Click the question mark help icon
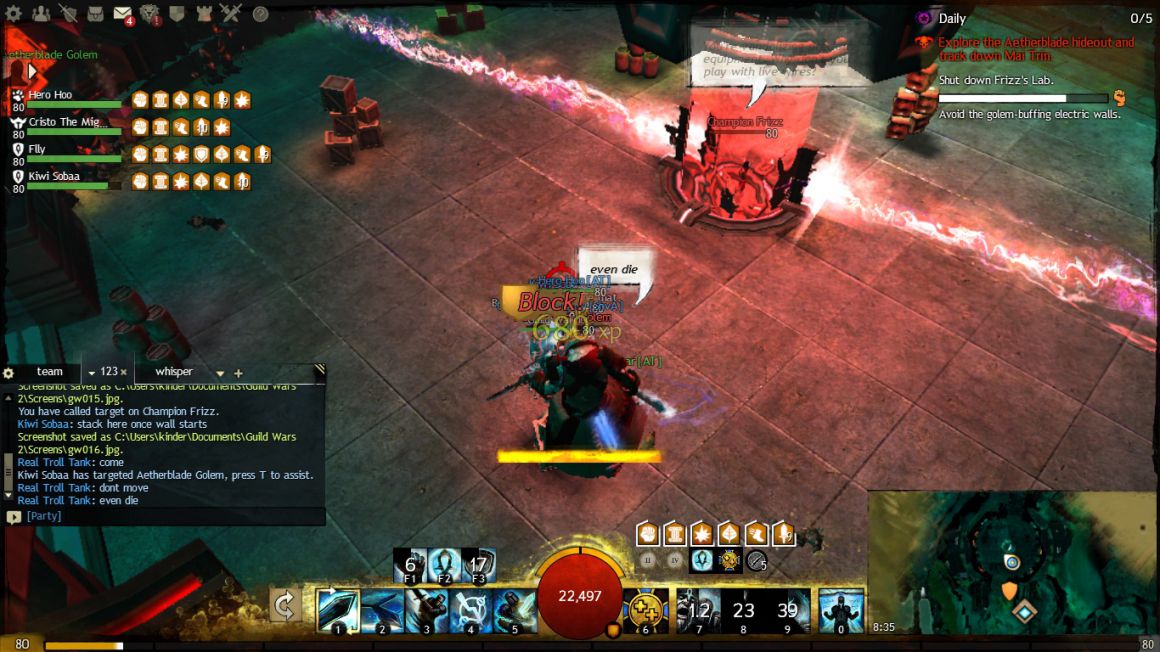The height and width of the screenshot is (652, 1160). click(260, 14)
